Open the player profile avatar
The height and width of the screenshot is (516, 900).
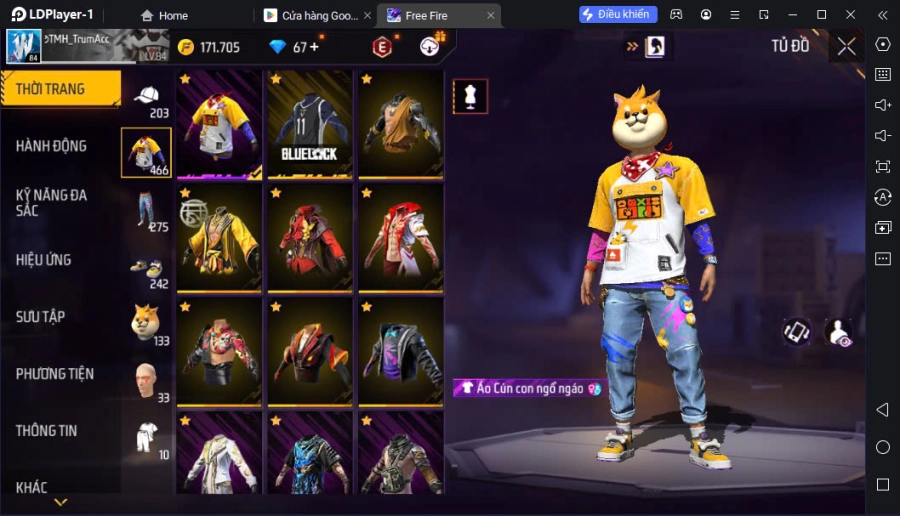tap(24, 46)
